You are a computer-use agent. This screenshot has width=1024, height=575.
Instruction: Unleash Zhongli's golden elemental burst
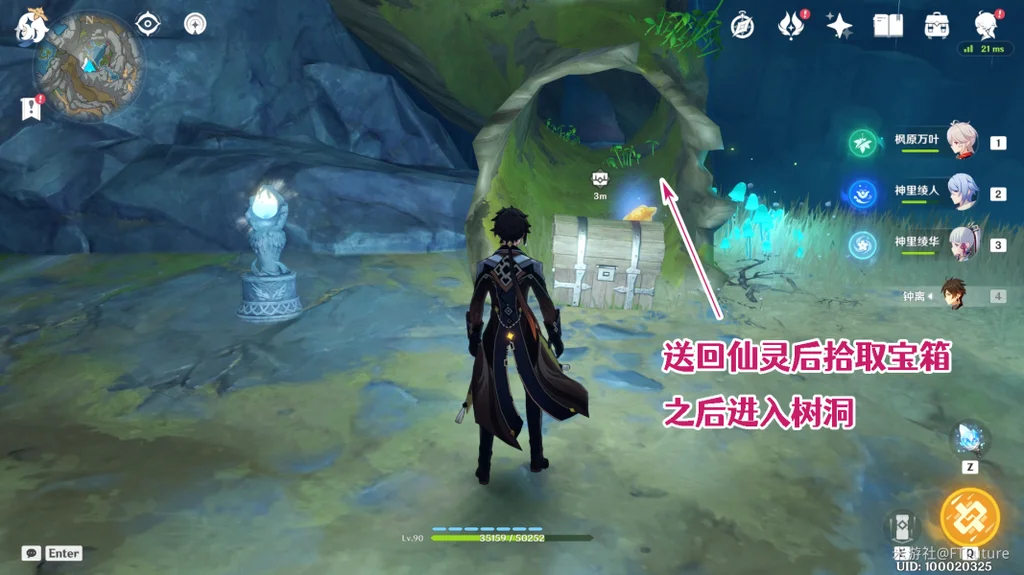[969, 516]
